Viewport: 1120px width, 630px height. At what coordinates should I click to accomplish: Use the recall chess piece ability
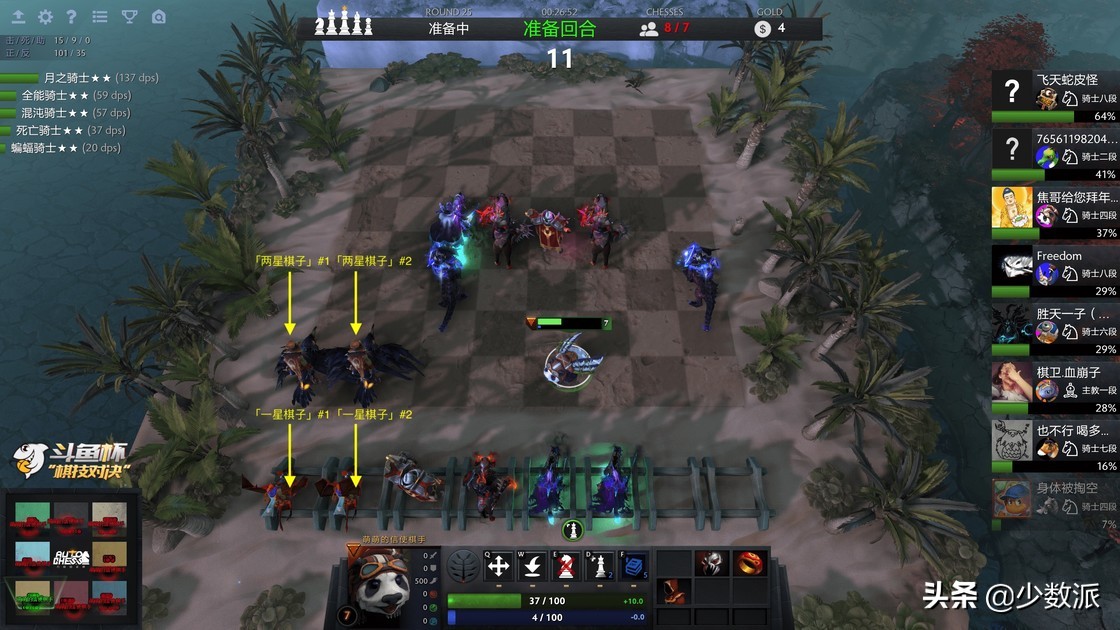coord(532,567)
